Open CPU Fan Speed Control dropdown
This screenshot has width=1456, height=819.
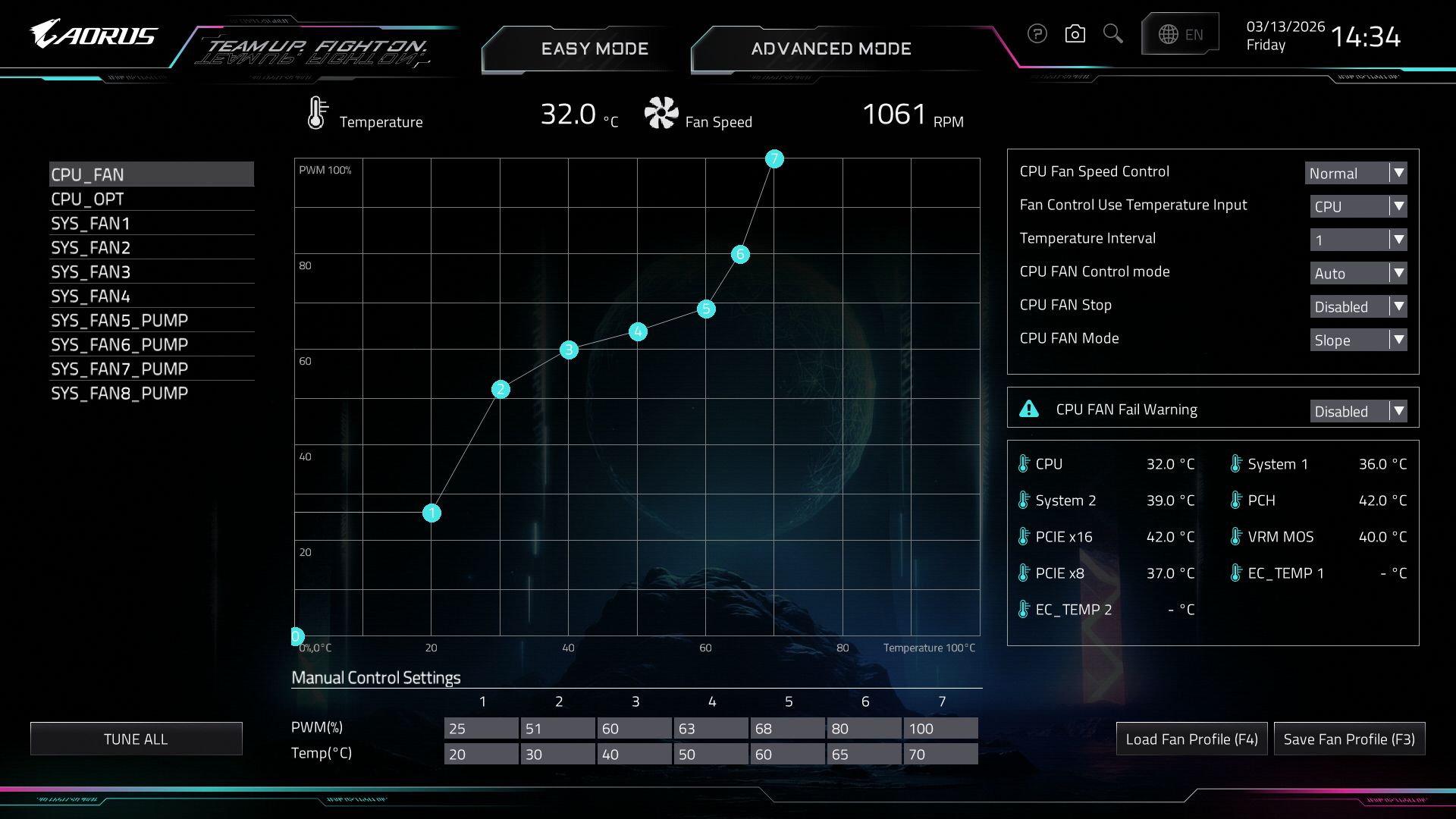[1355, 173]
